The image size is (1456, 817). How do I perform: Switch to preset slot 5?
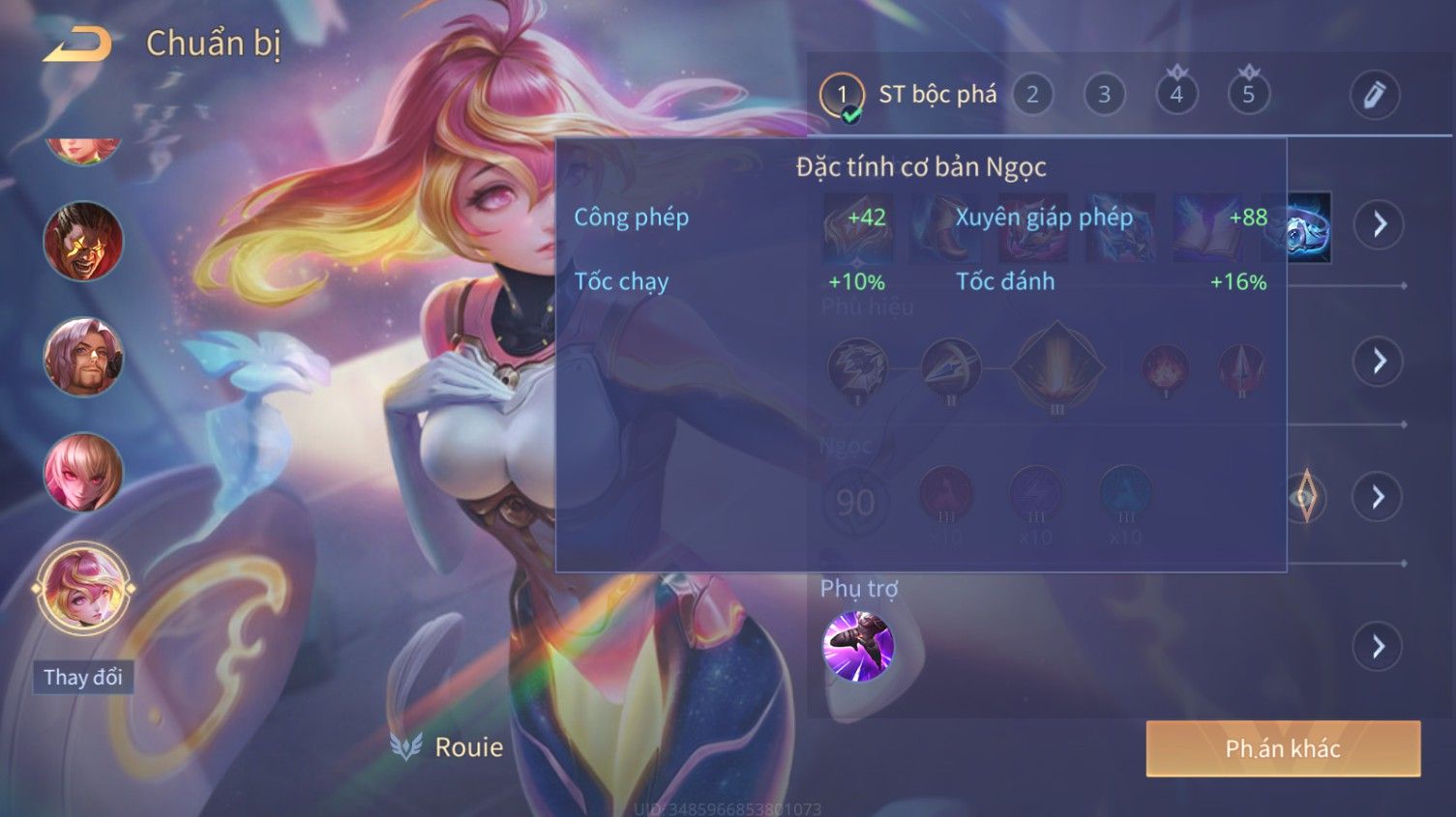[1248, 95]
